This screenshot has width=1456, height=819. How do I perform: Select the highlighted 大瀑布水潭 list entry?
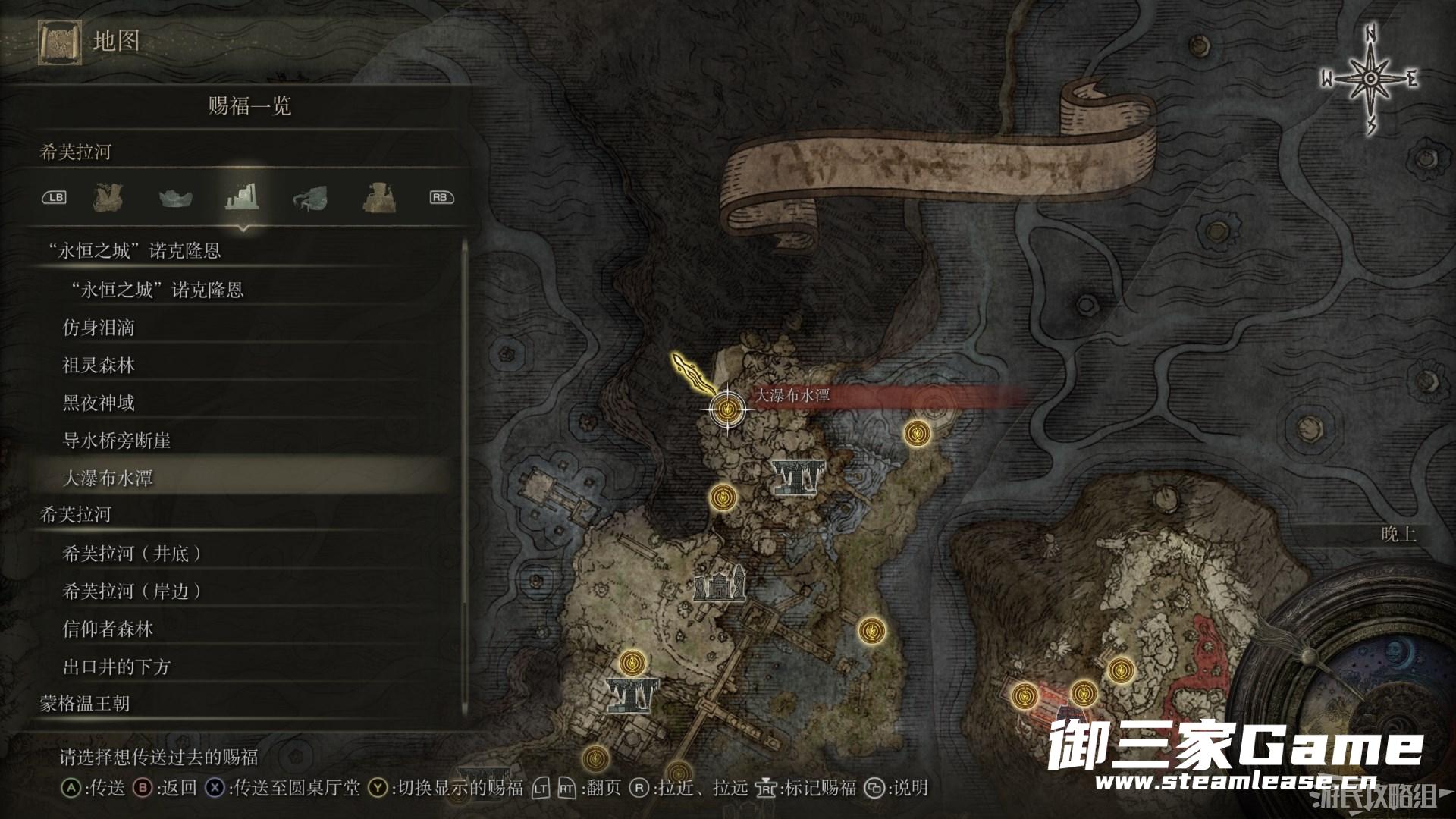(x=108, y=479)
